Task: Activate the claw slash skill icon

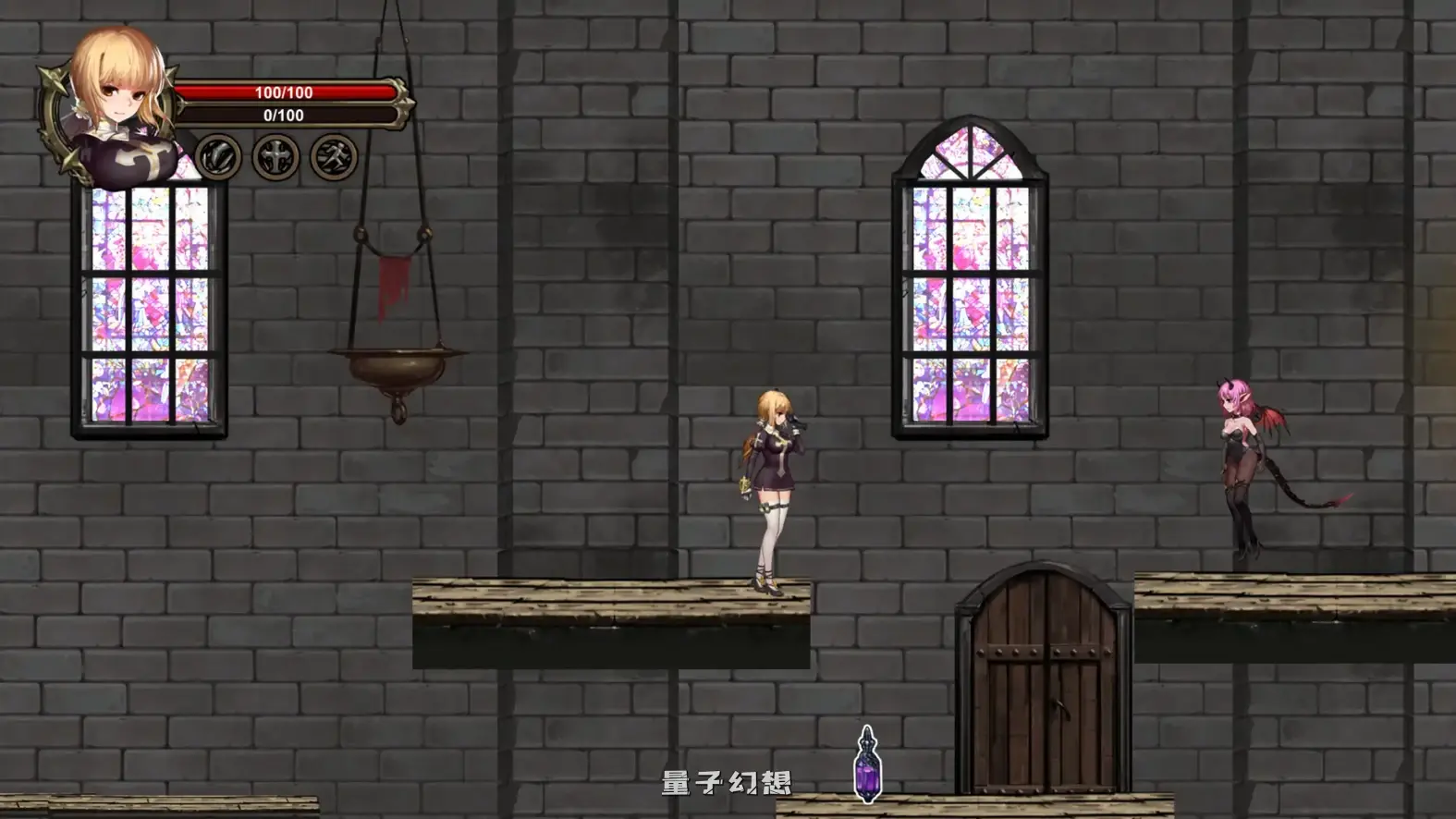Action: point(218,156)
